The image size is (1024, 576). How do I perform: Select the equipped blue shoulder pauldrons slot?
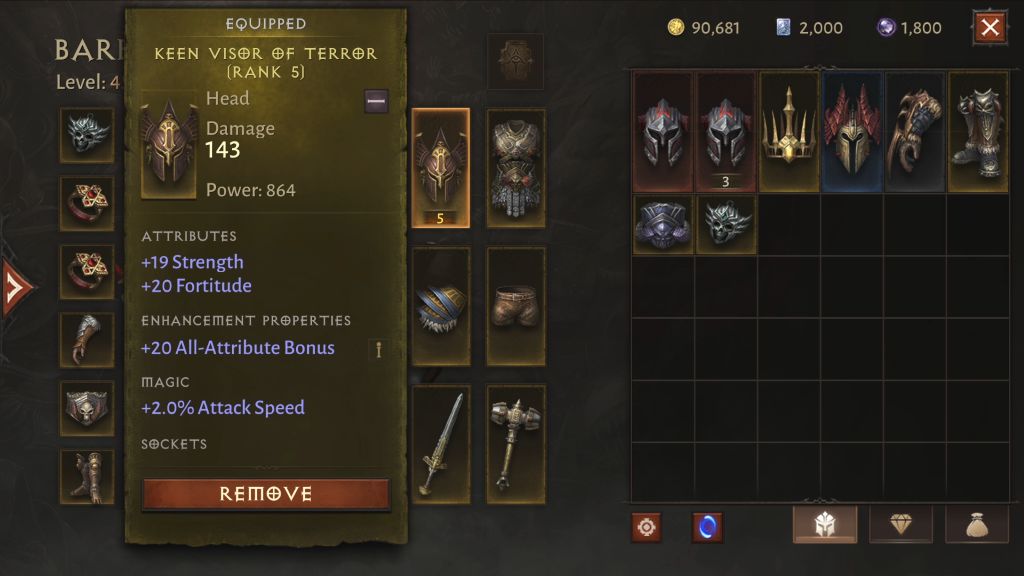441,306
